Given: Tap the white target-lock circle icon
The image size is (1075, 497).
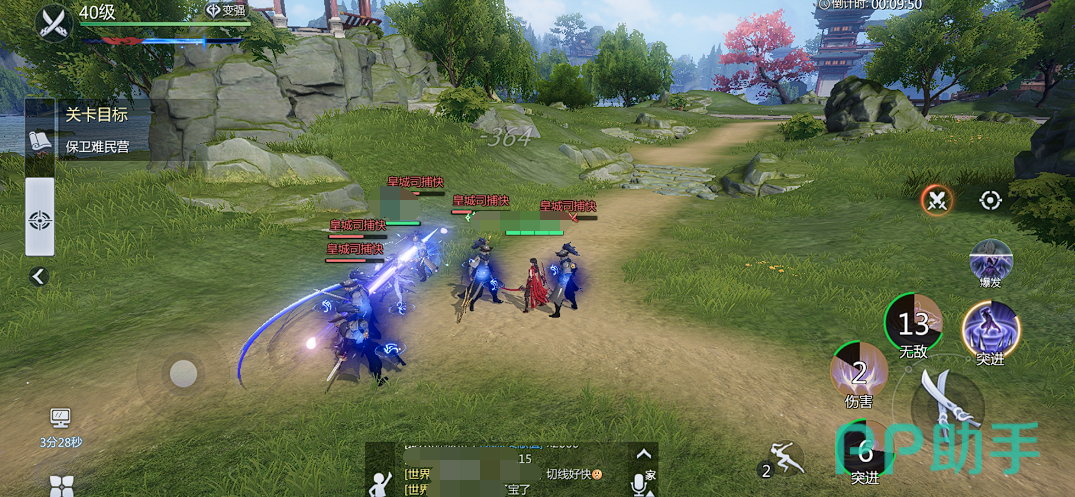Looking at the screenshot, I should (990, 200).
